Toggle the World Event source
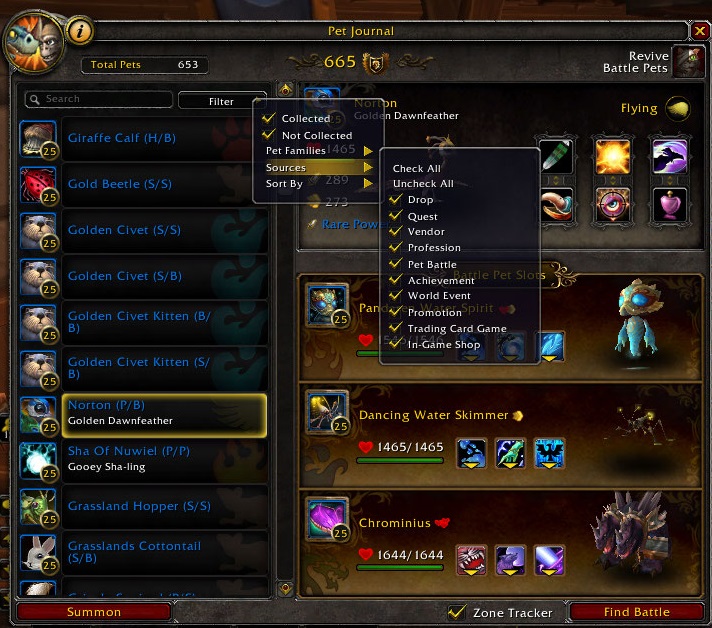 pos(440,296)
